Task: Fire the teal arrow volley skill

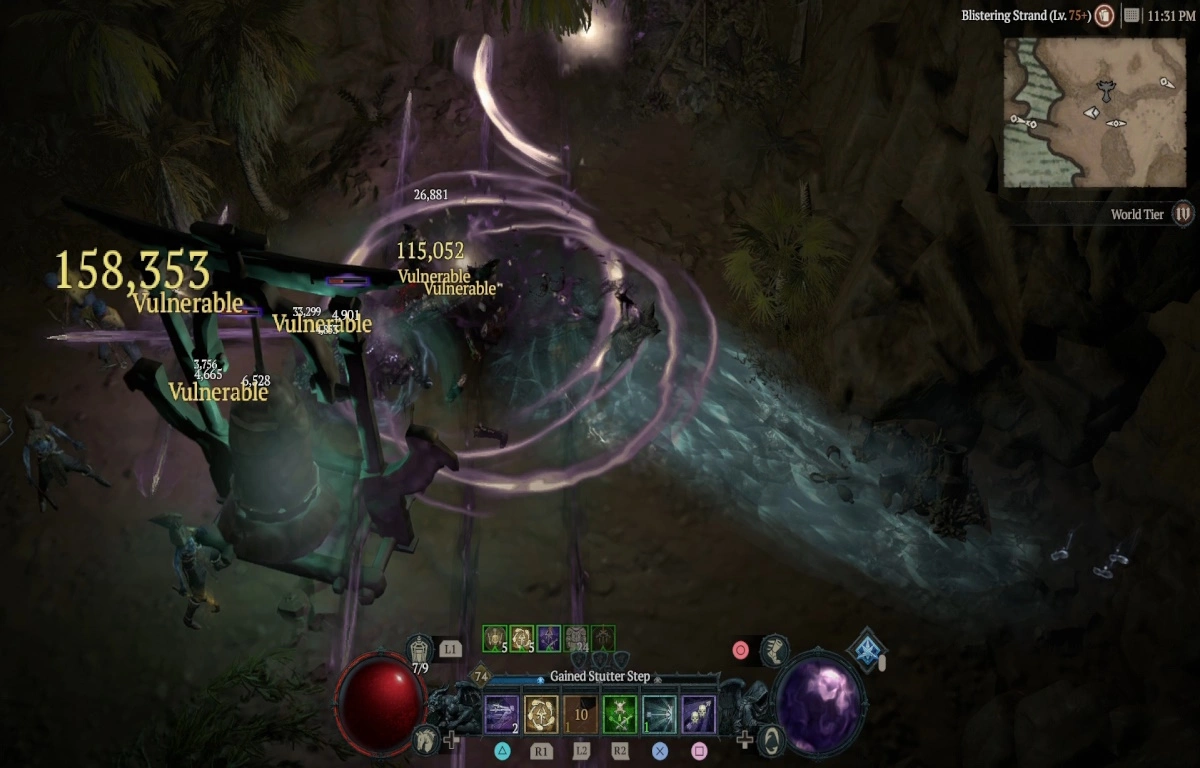Action: point(659,715)
